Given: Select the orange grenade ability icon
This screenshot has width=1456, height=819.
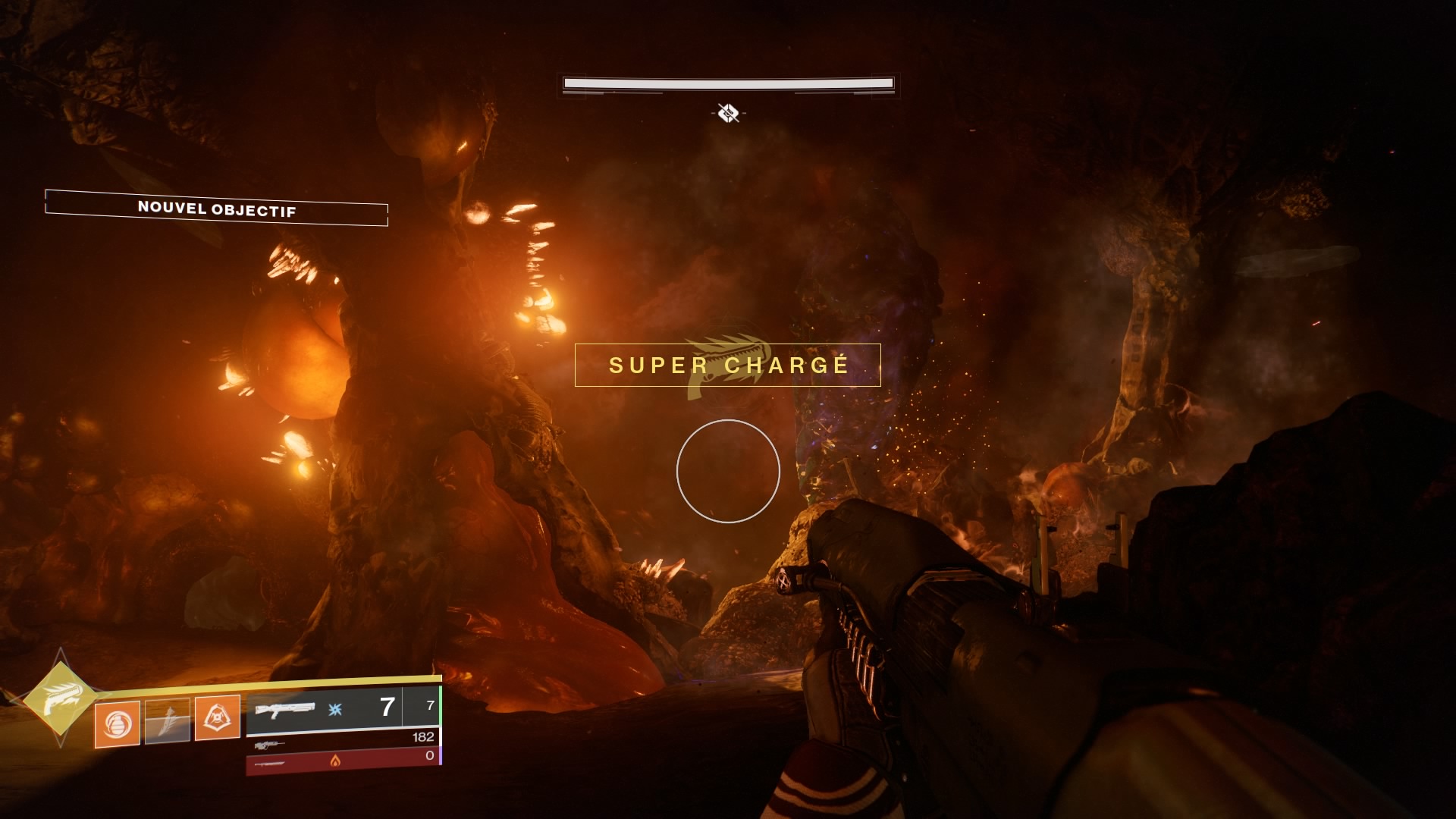Looking at the screenshot, I should 117,723.
